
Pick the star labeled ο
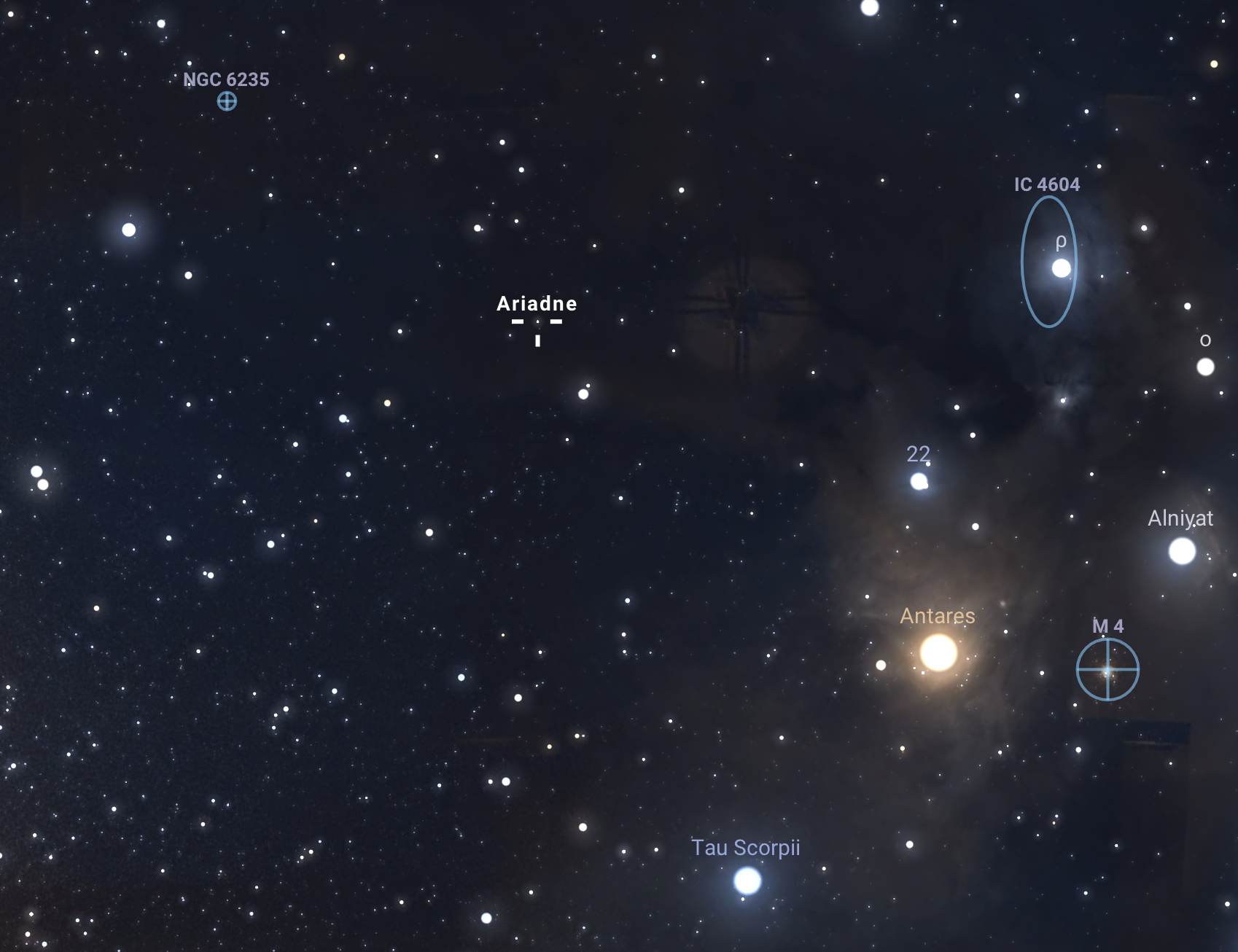[x=1205, y=367]
